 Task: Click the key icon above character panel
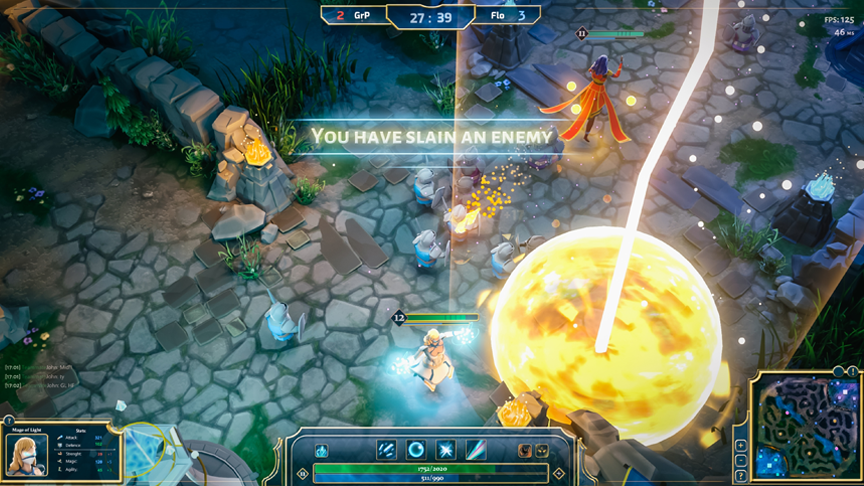(9, 420)
